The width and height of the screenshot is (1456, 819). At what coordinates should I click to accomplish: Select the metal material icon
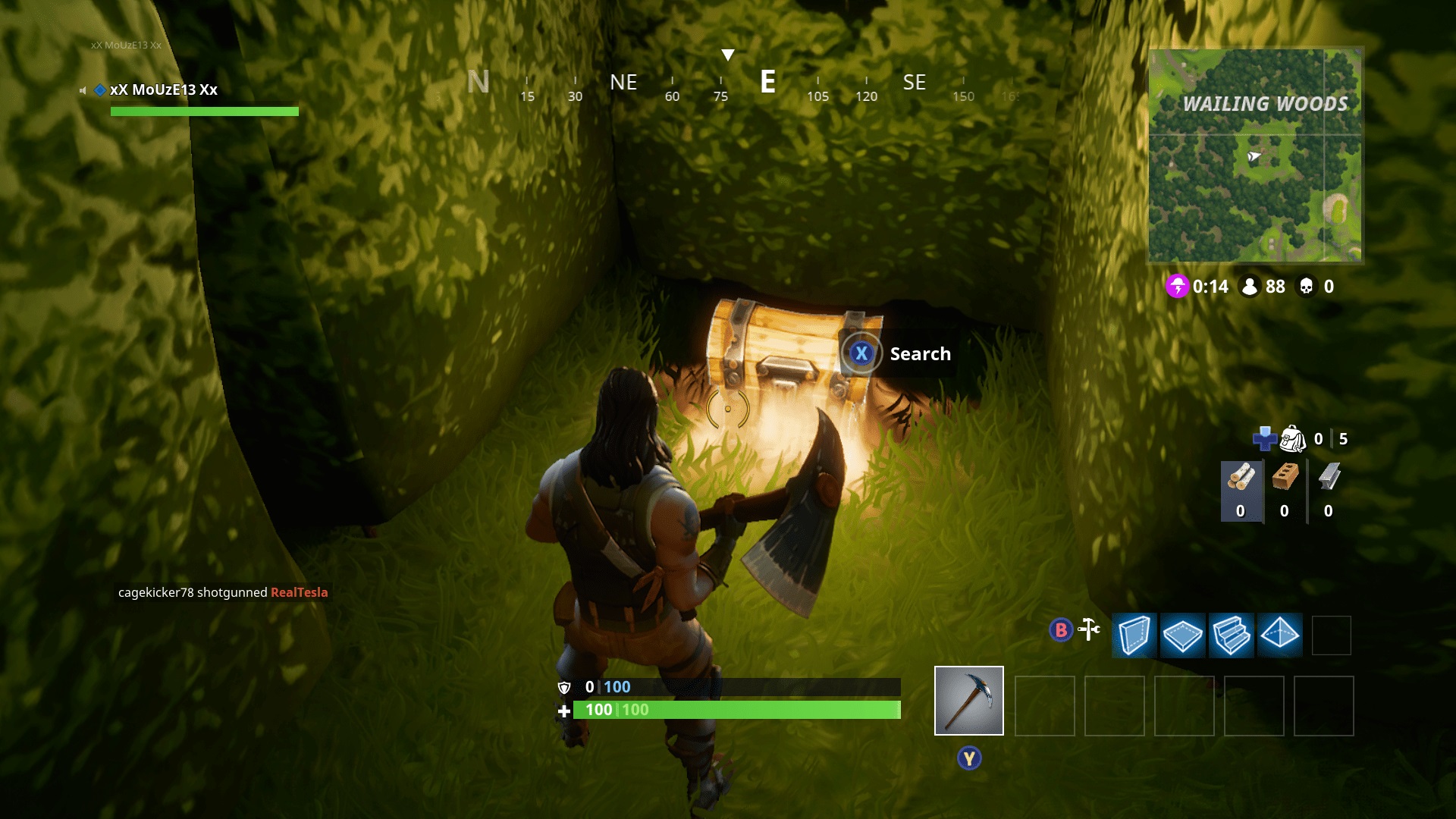pos(1329,474)
